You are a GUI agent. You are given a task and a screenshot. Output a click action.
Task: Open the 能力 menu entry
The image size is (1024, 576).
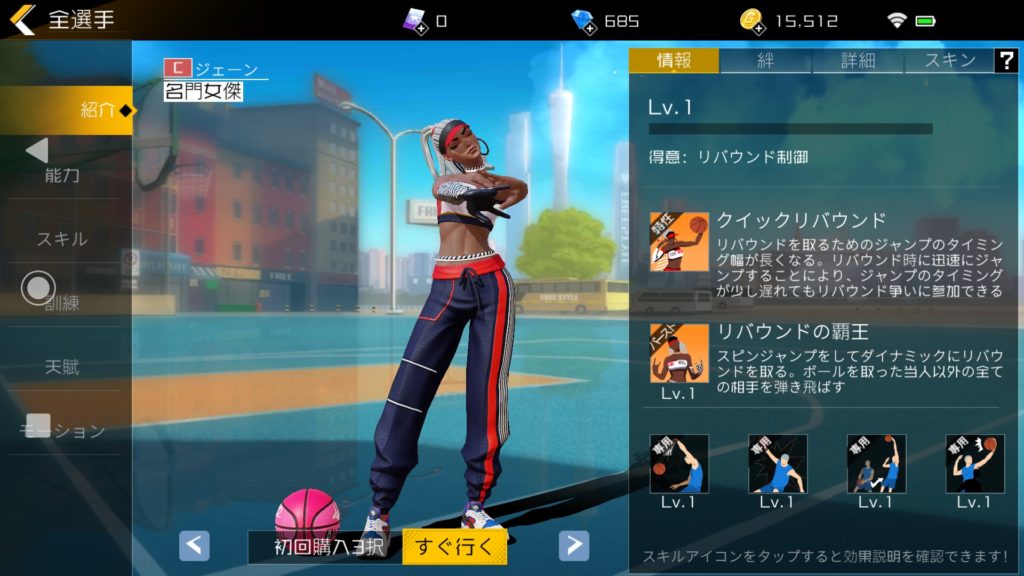[62, 175]
